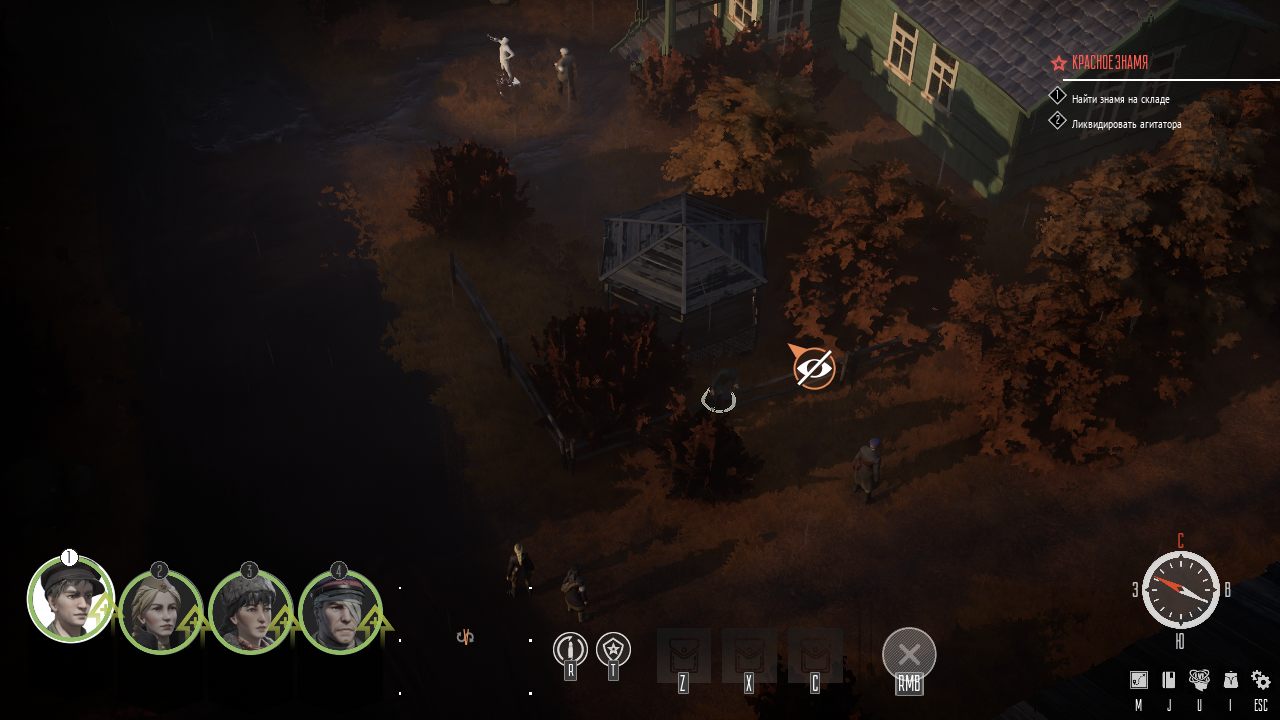Open the backpack inventory icon
This screenshot has height=720, width=1280.
1230,680
